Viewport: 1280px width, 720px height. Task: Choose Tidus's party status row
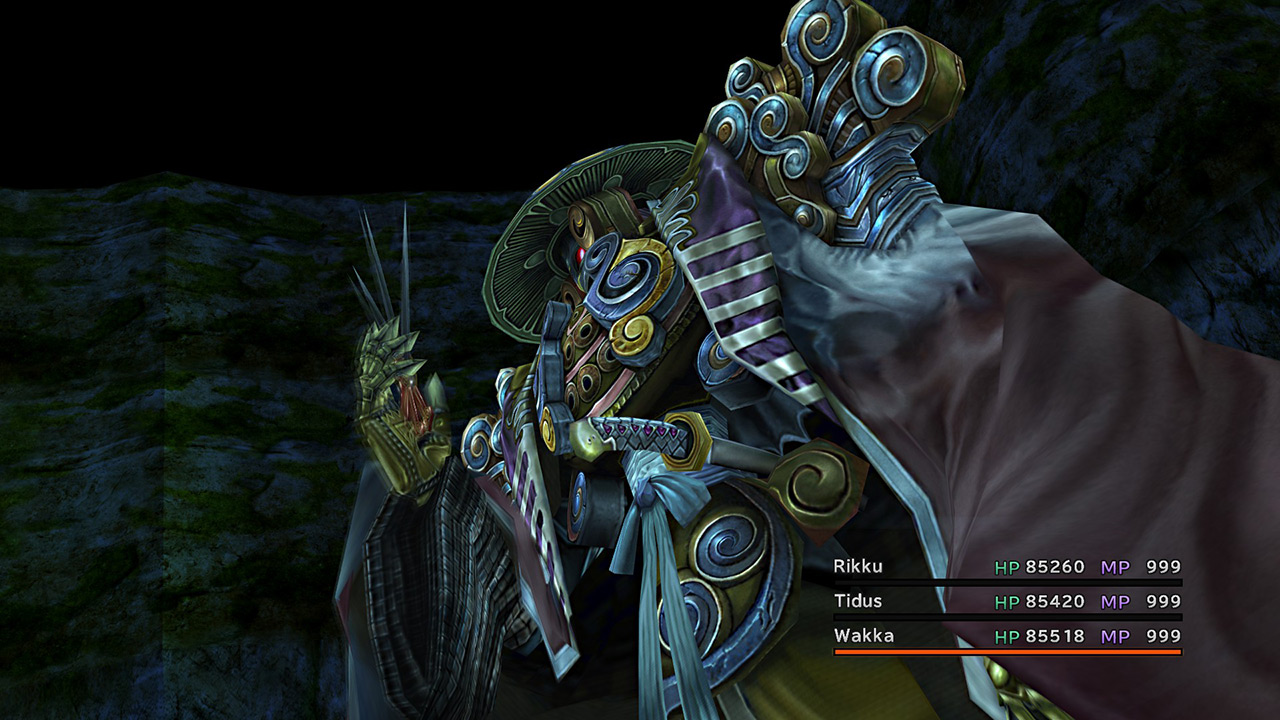[1006, 602]
